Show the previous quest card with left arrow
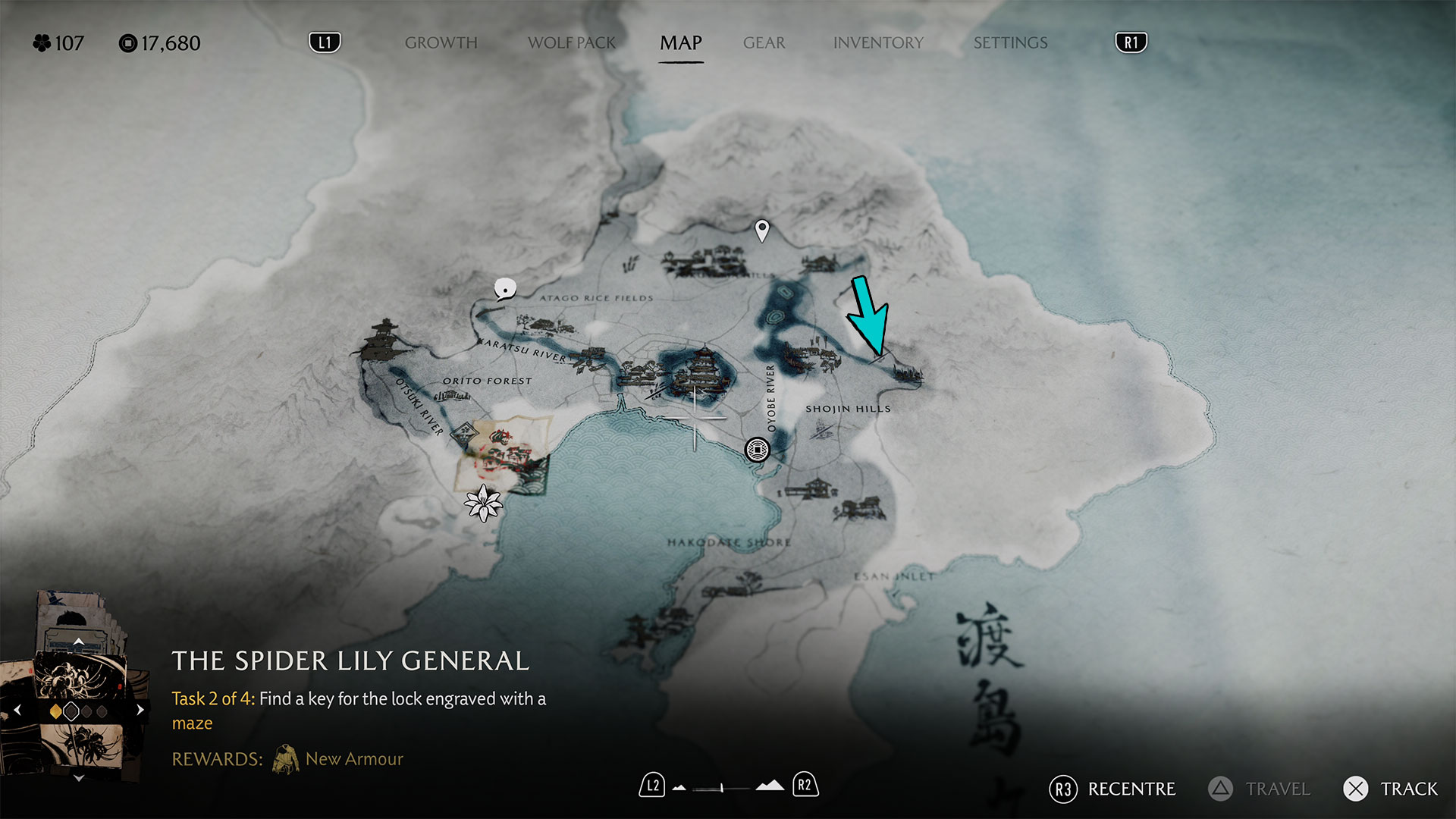Image resolution: width=1456 pixels, height=819 pixels. (17, 711)
